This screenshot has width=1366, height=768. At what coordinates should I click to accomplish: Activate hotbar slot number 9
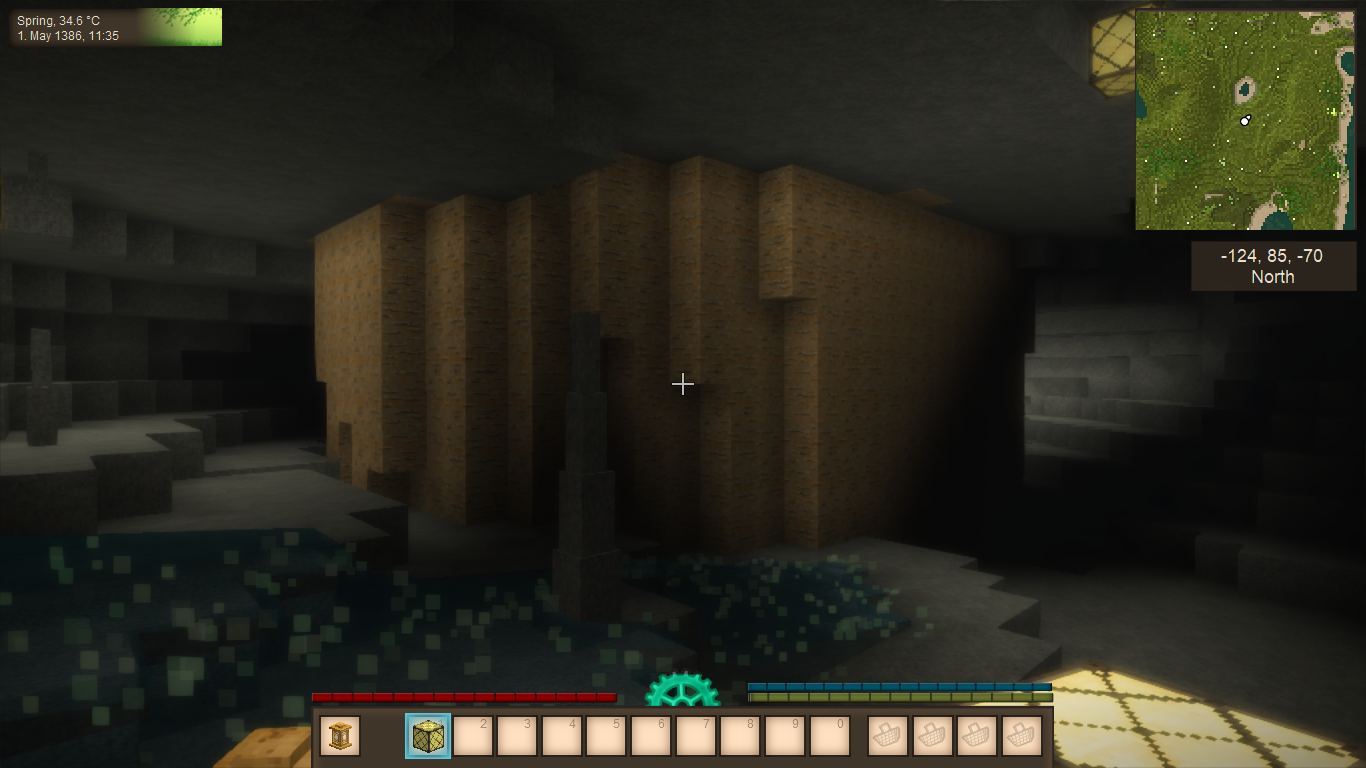[786, 736]
